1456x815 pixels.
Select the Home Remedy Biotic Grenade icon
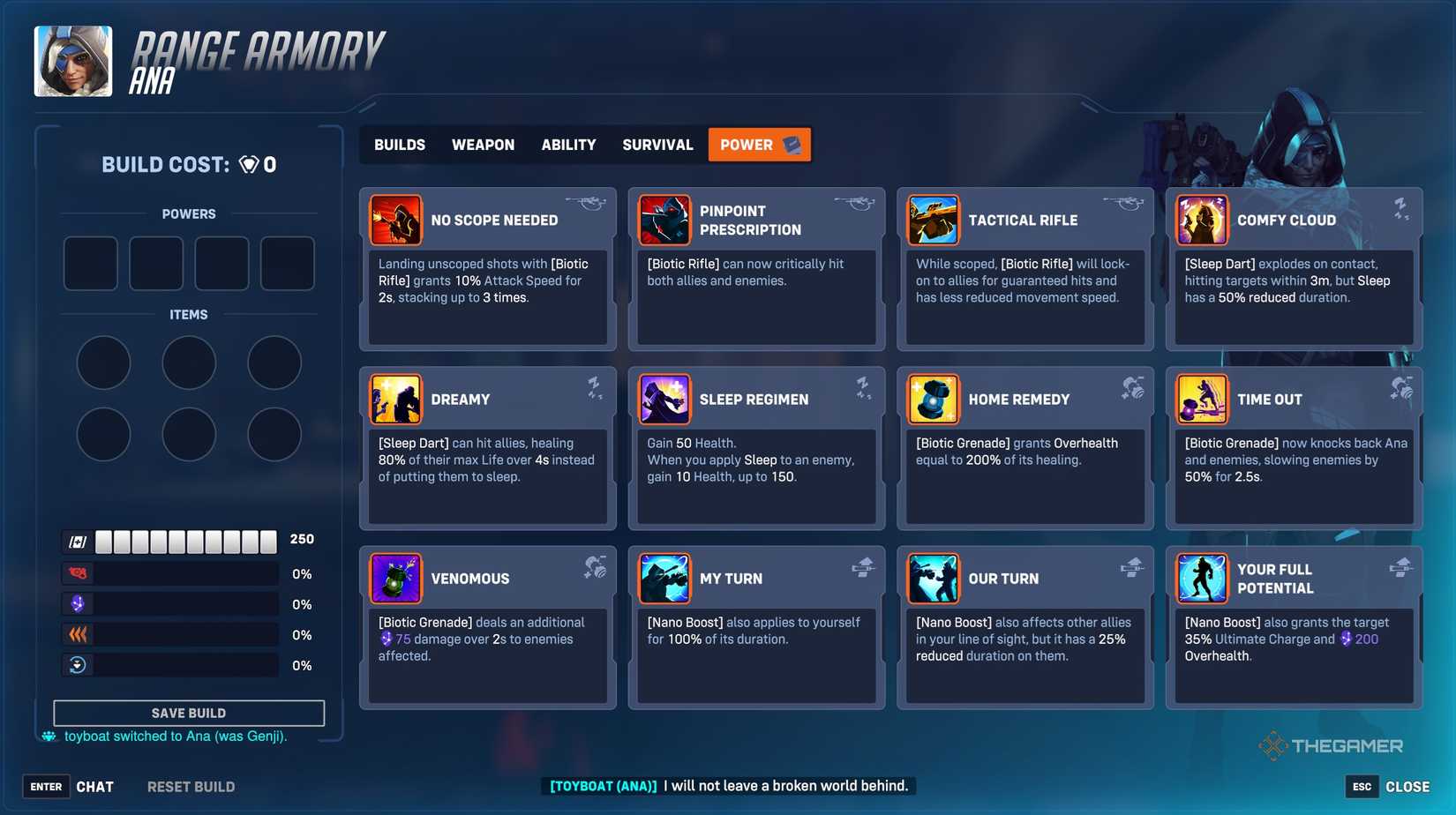pos(934,399)
